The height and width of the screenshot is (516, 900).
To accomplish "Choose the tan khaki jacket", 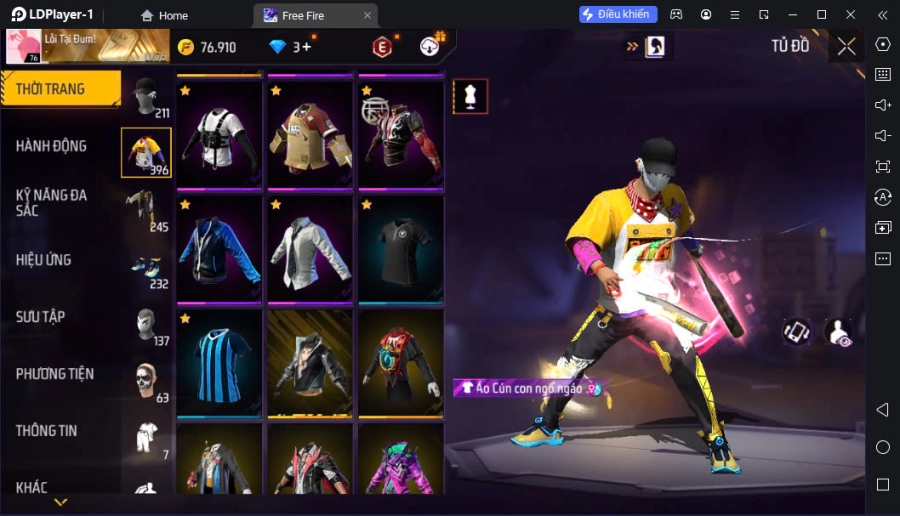I will tap(310, 135).
